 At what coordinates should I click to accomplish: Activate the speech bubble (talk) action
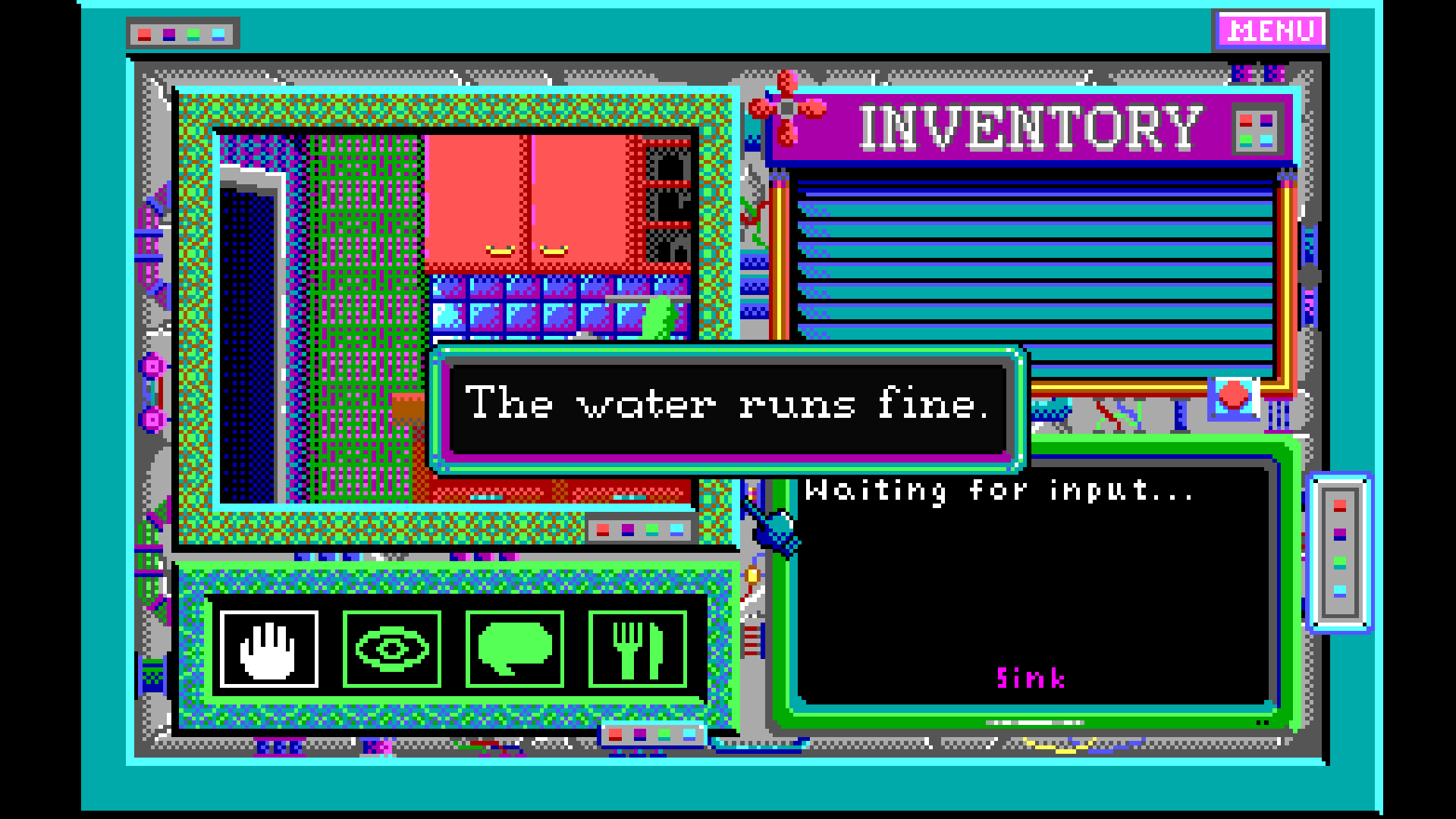pyautogui.click(x=515, y=649)
